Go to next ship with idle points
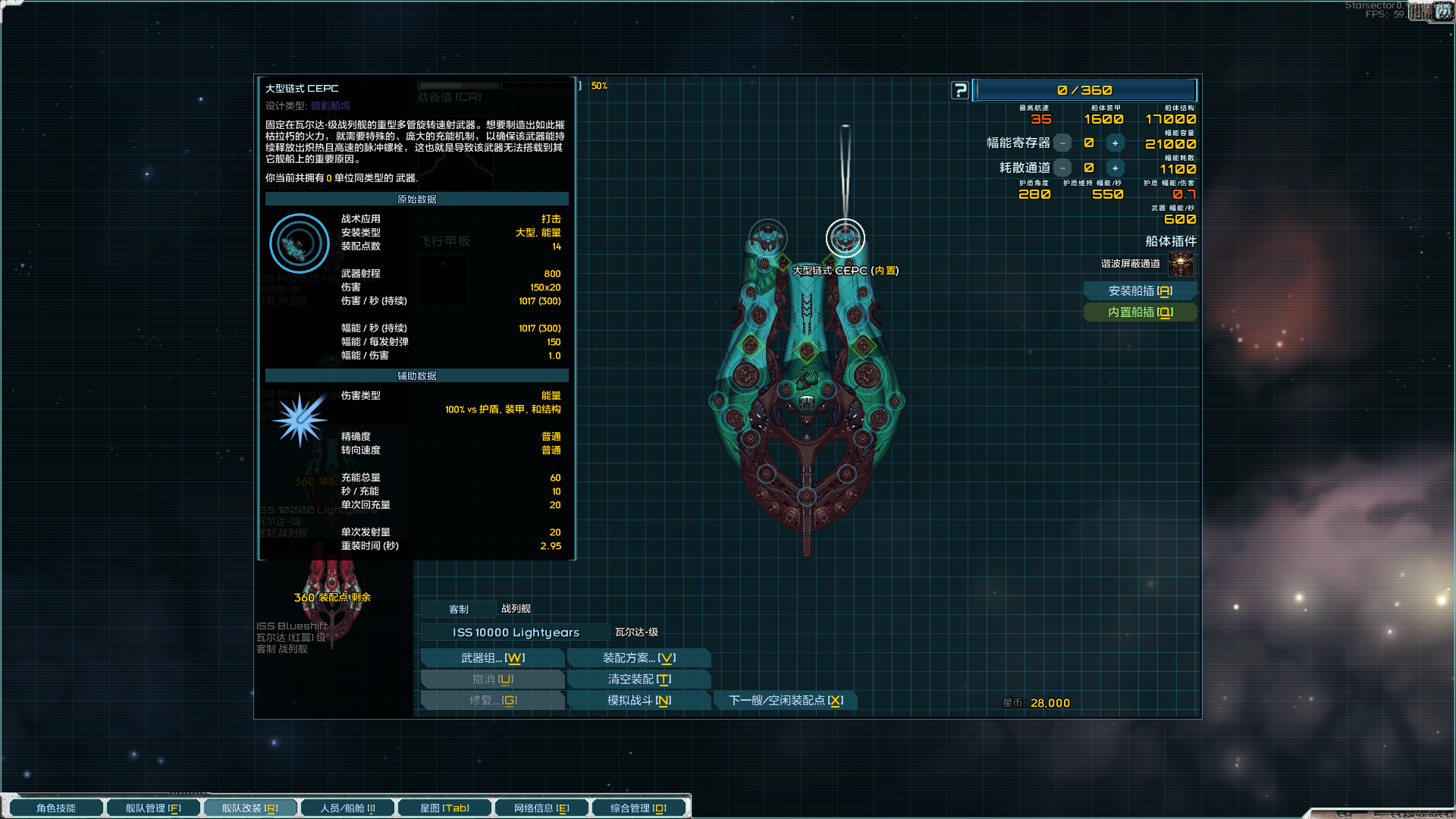 click(x=785, y=701)
